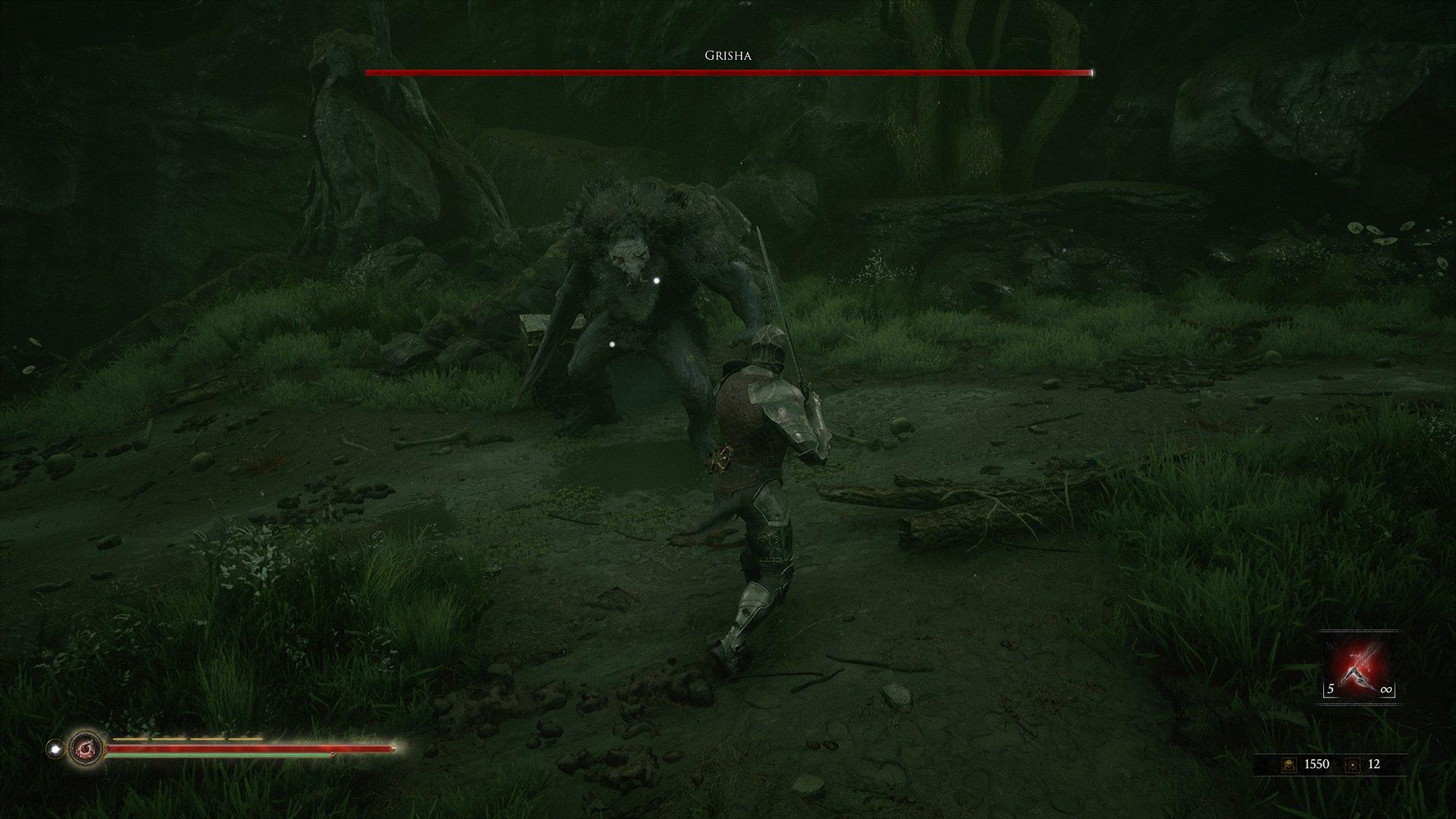This screenshot has height=819, width=1456.
Task: Click the tar currency coin icon
Action: 1291,765
